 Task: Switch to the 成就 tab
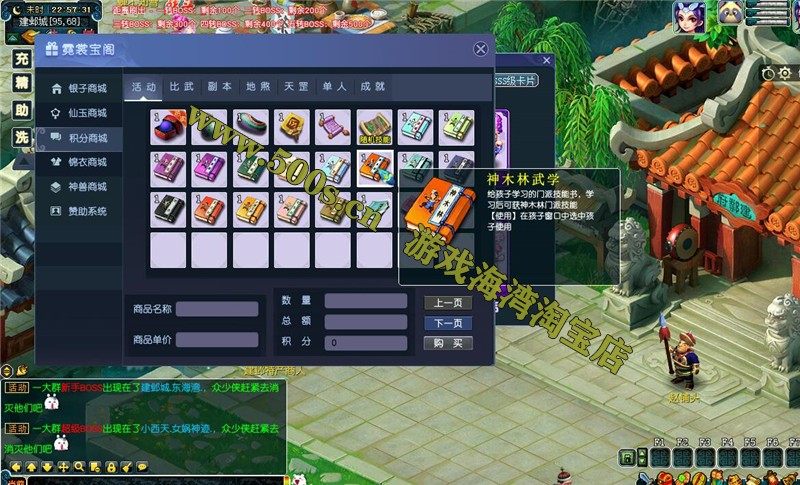372,87
